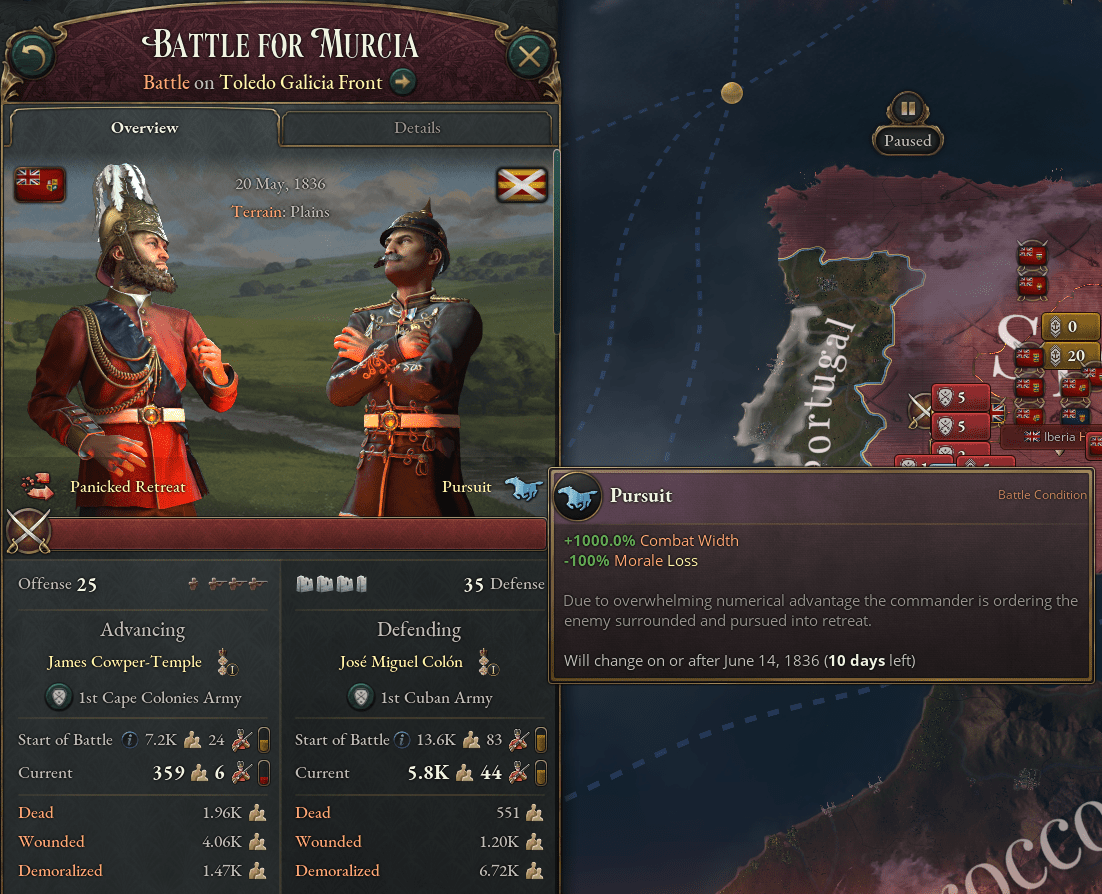The height and width of the screenshot is (894, 1102).
Task: Click the crossed swords battle icon
Action: click(27, 531)
